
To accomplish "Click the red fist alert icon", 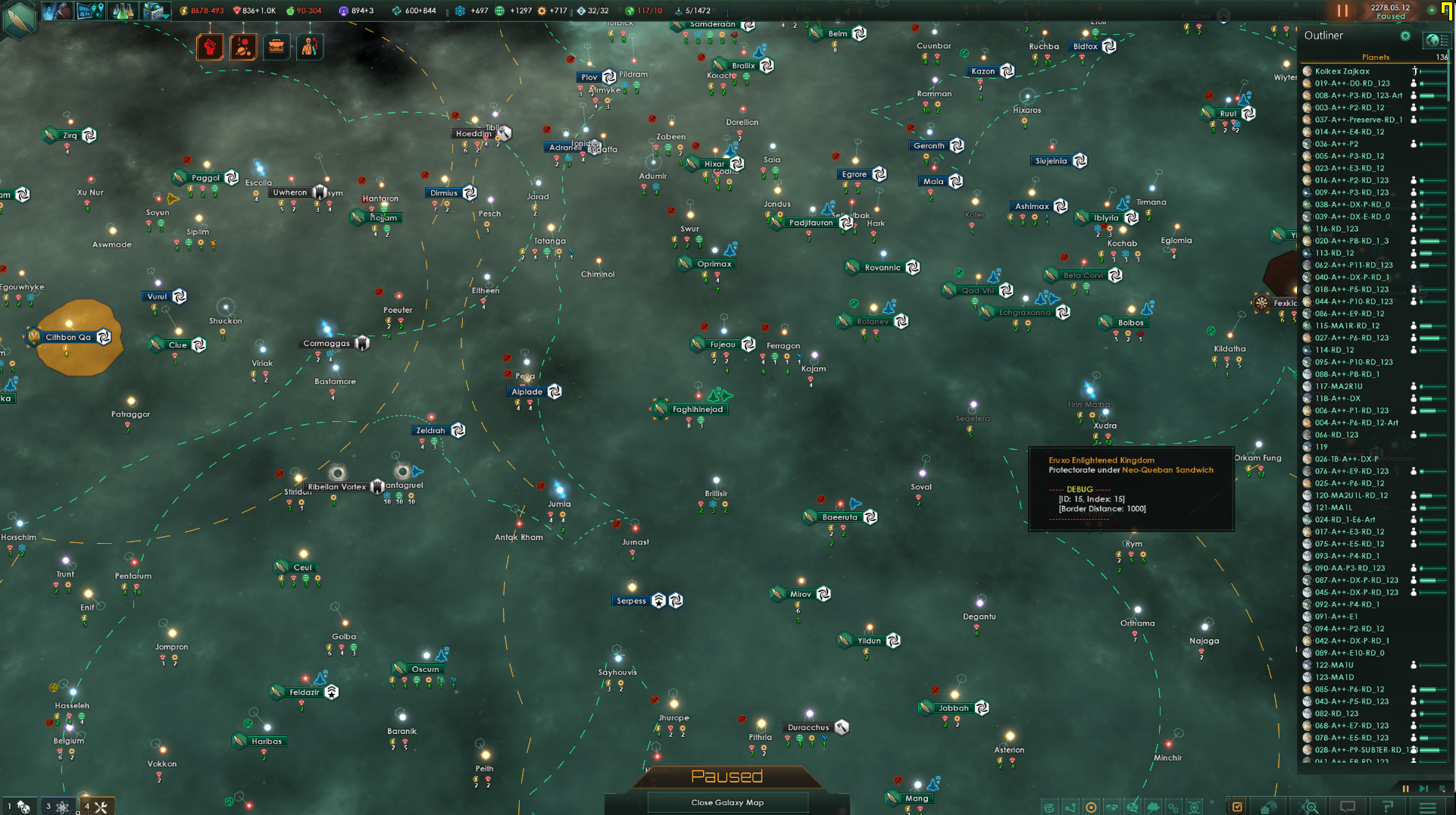I will [210, 46].
